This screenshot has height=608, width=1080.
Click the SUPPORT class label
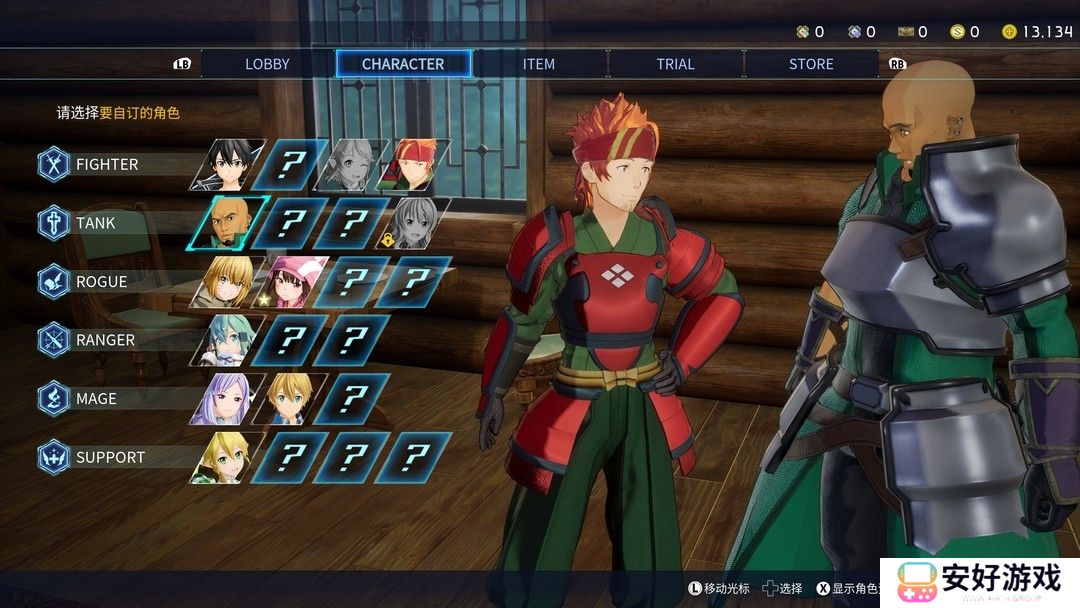110,457
